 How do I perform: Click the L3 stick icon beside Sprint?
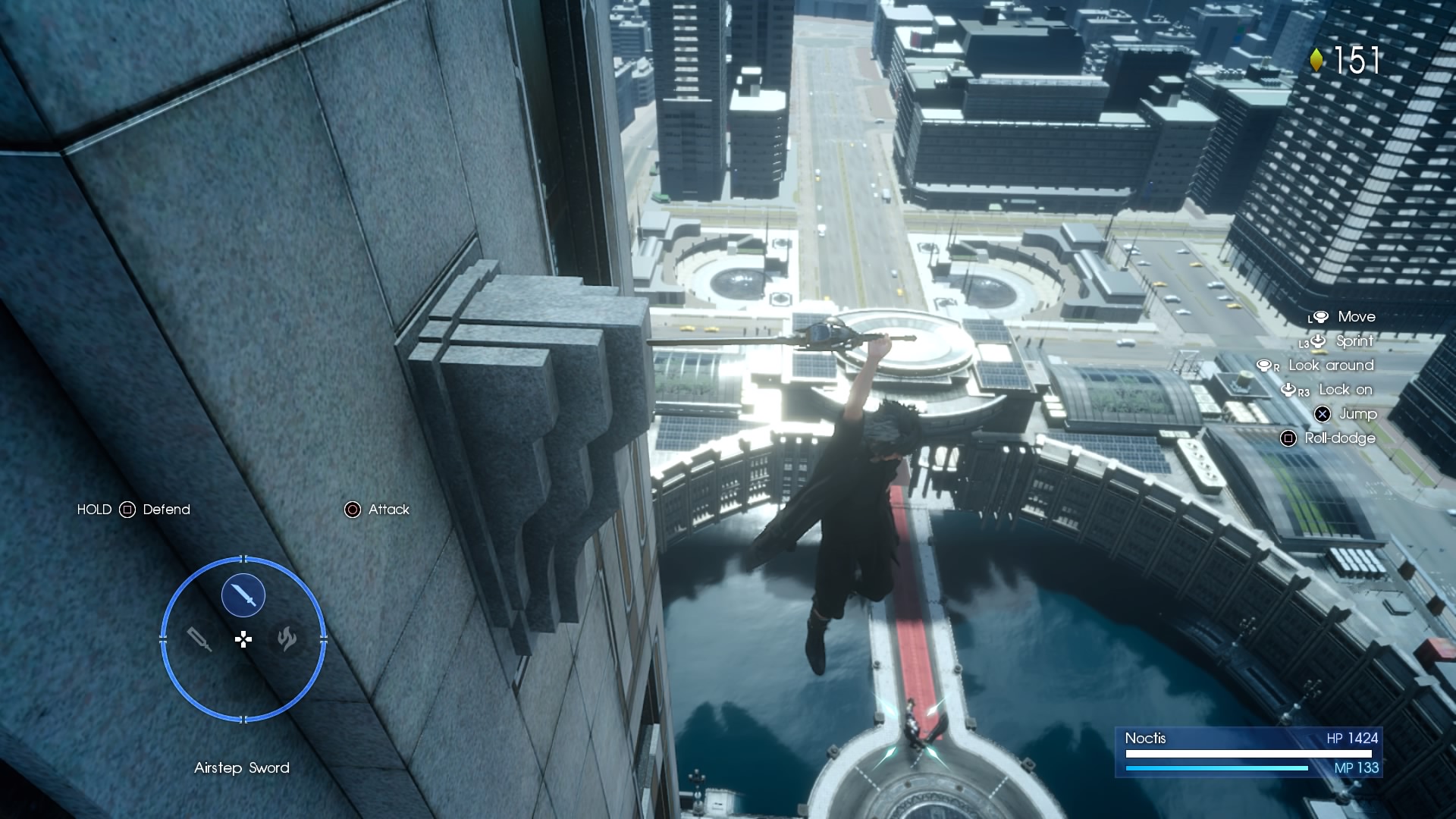click(x=1317, y=342)
